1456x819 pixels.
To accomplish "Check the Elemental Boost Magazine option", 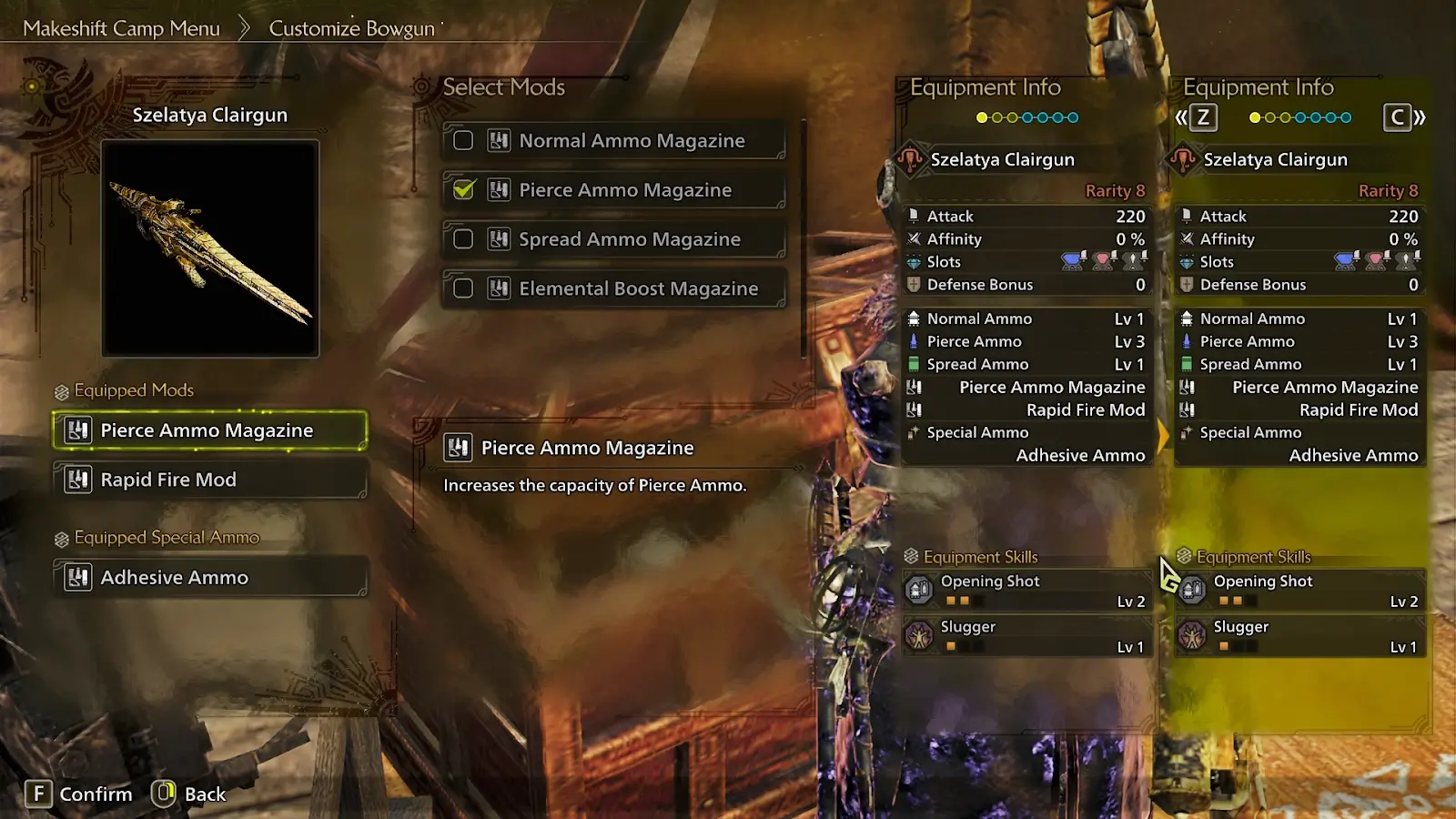I will 463,288.
